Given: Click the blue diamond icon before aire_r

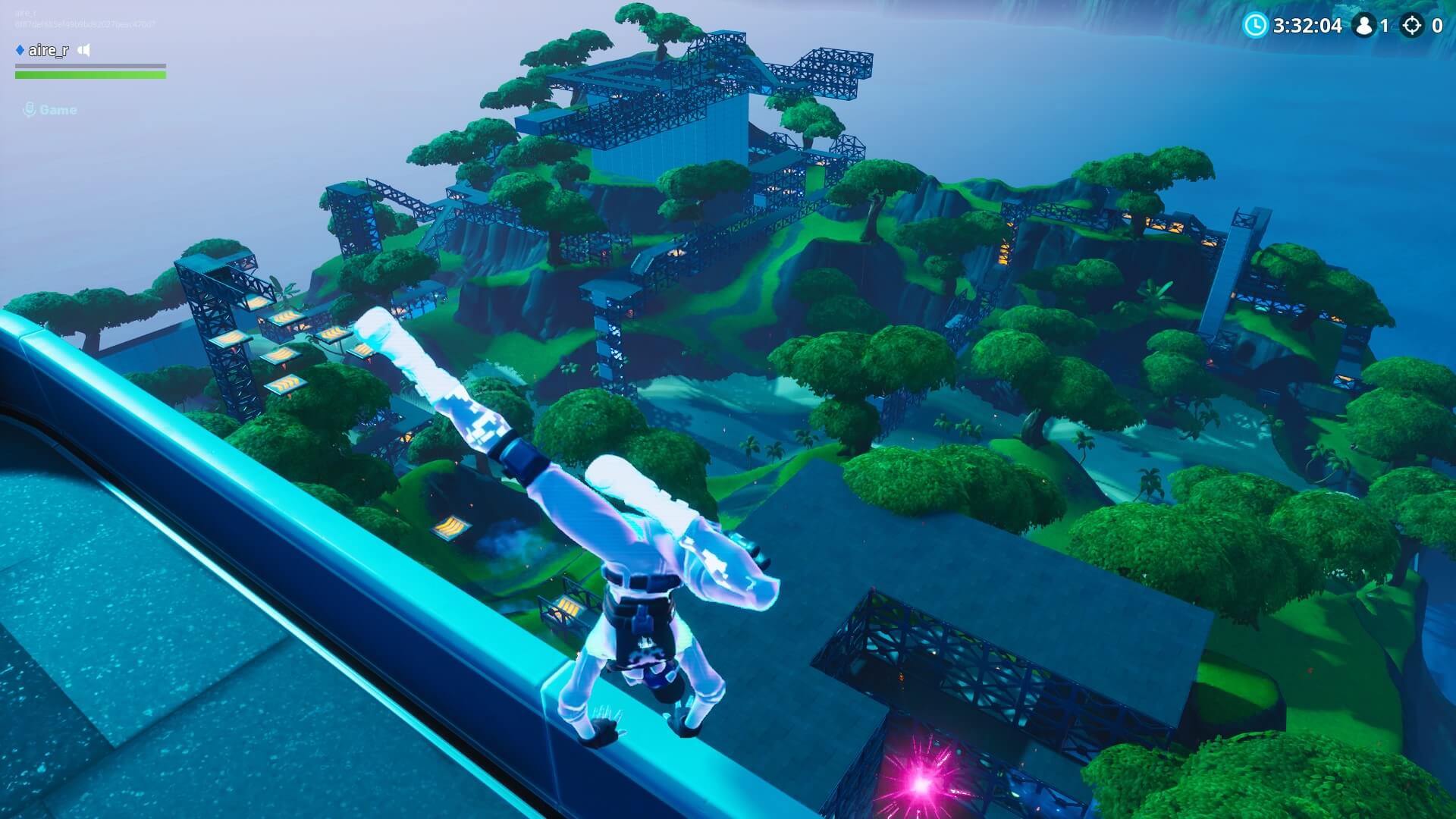Looking at the screenshot, I should (20, 50).
